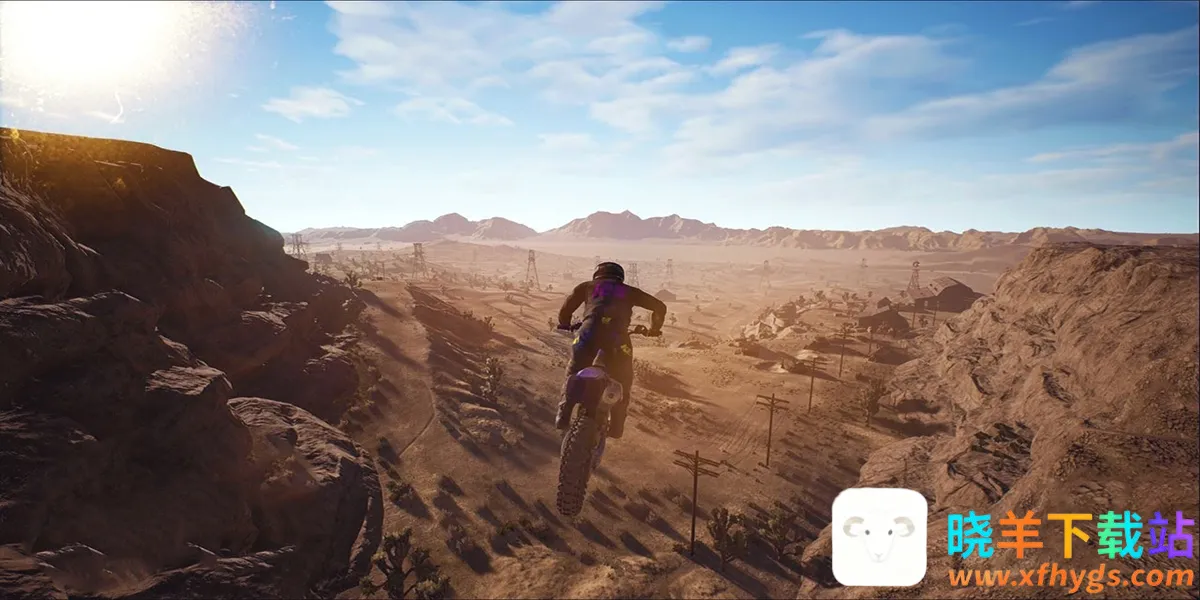The width and height of the screenshot is (1200, 600).
Task: Click the white sheep logo icon
Action: click(x=879, y=537)
